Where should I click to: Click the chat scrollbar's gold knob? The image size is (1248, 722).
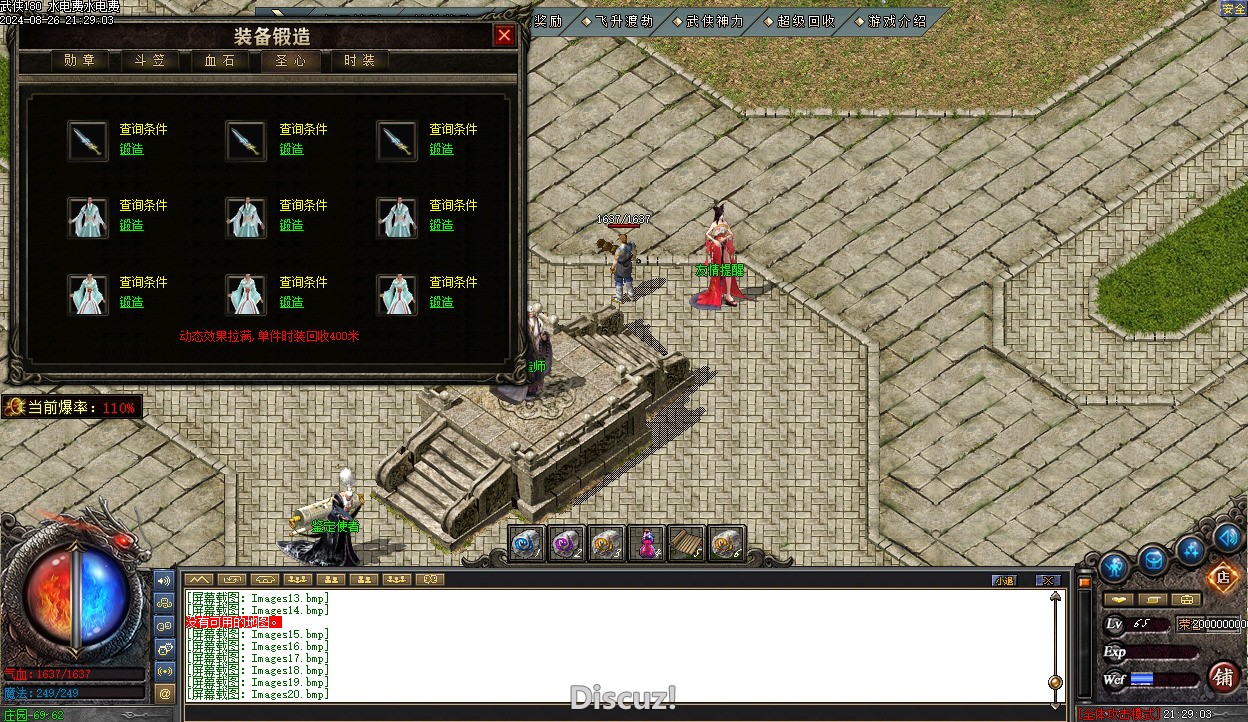(1055, 682)
